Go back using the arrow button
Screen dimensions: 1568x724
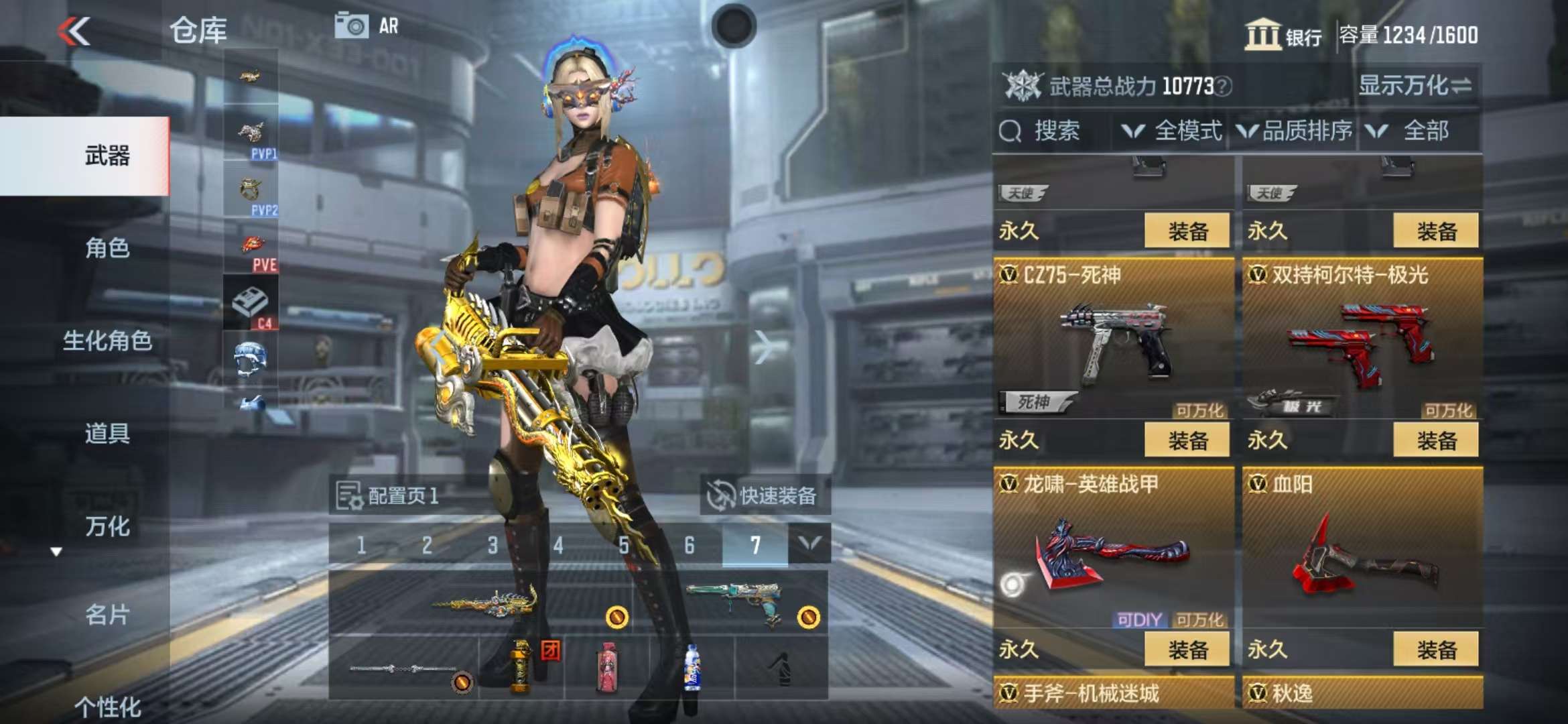tap(74, 31)
